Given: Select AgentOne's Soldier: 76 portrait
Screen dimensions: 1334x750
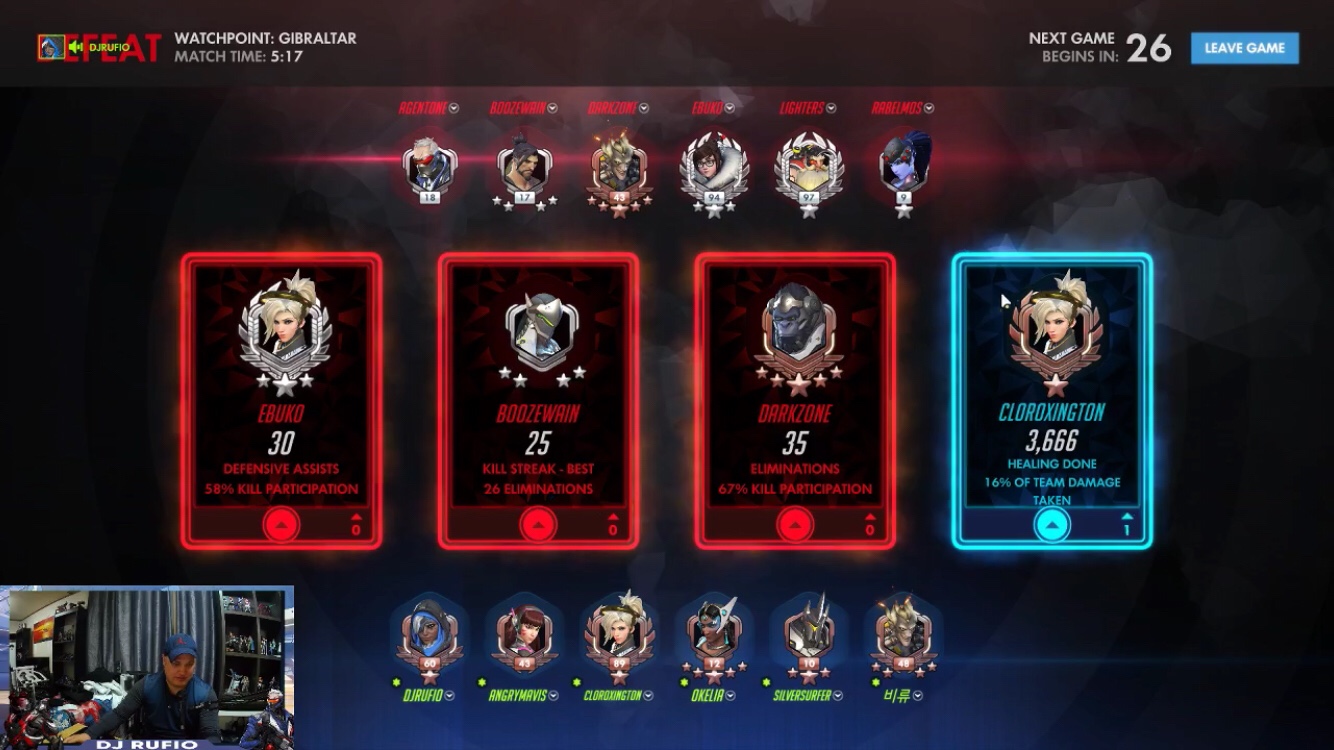Looking at the screenshot, I should [429, 165].
